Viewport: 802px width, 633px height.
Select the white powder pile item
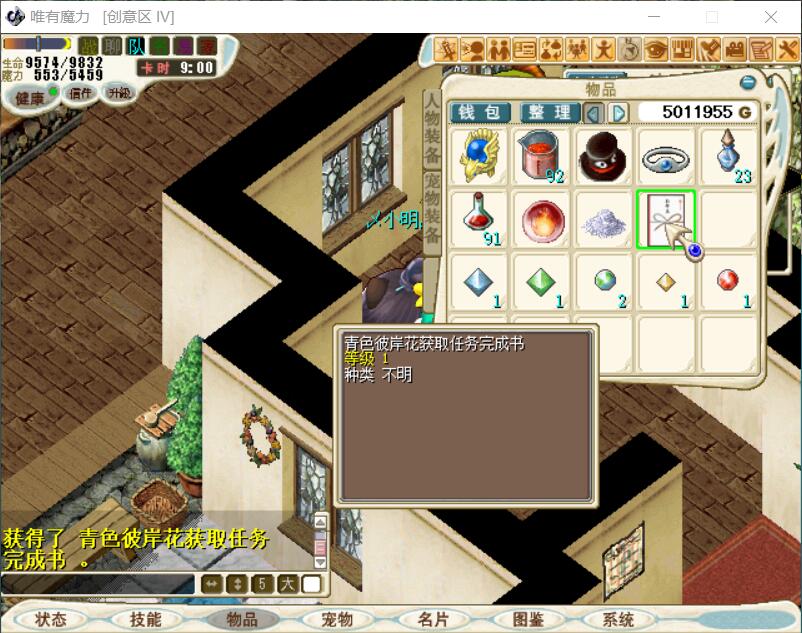coord(604,218)
